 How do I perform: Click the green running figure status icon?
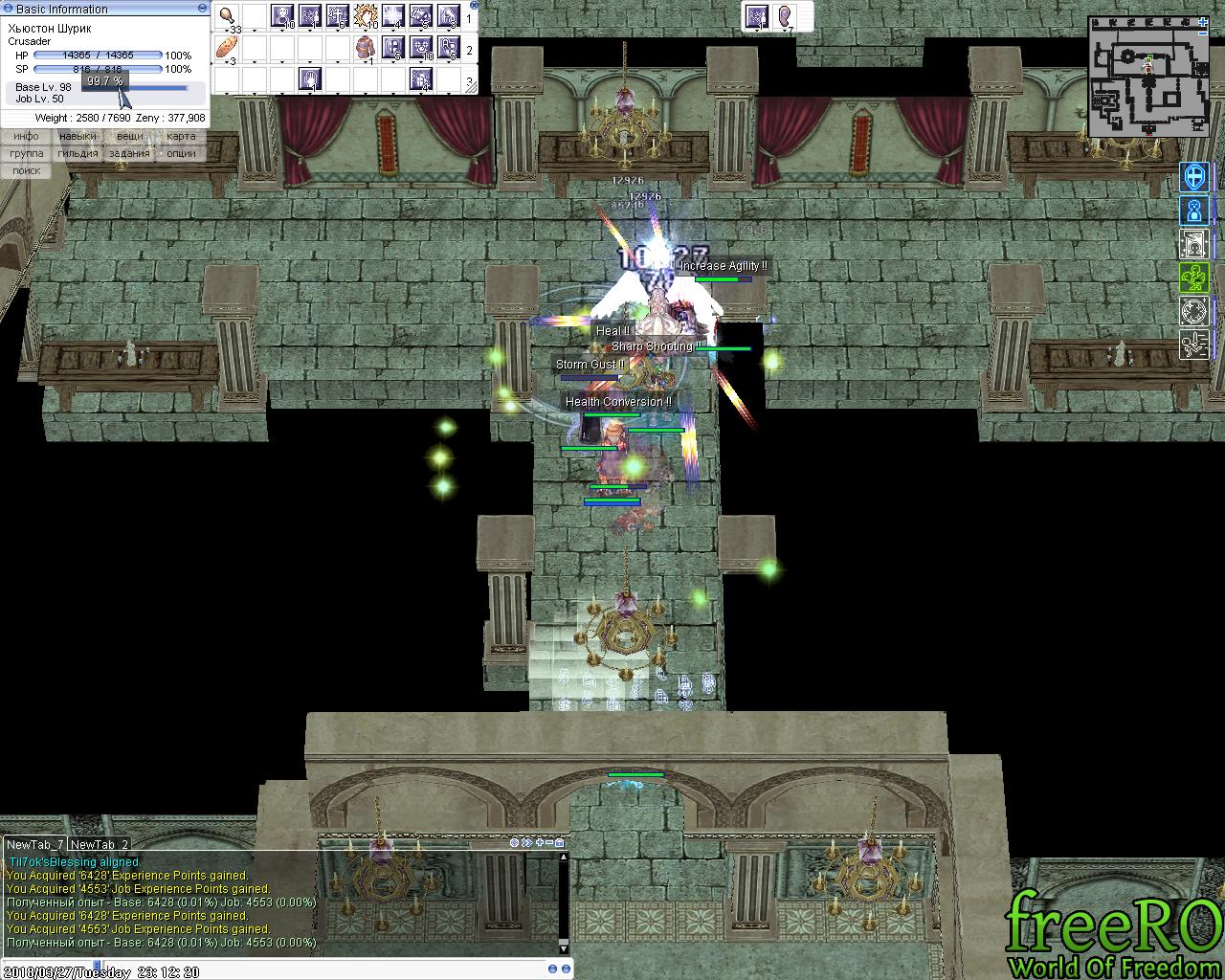1194,344
